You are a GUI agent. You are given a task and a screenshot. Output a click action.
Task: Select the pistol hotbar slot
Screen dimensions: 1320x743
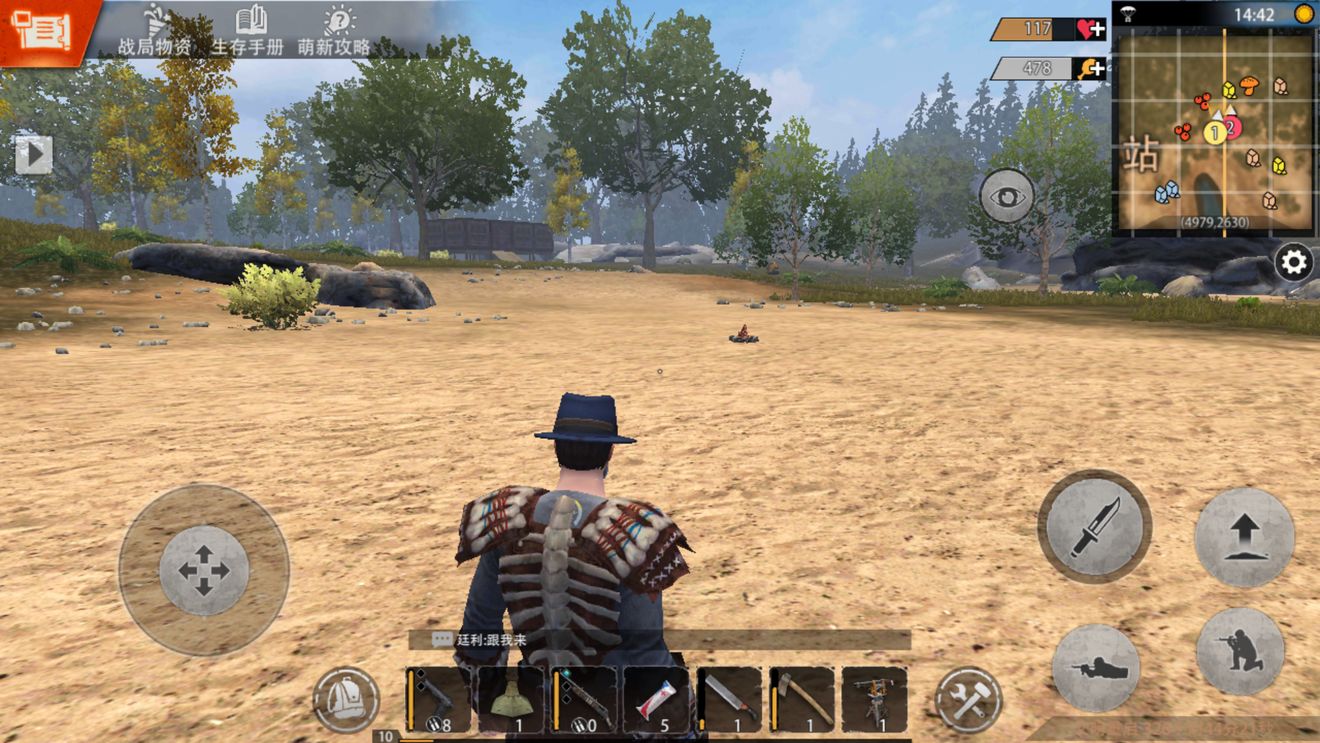pyautogui.click(x=438, y=699)
